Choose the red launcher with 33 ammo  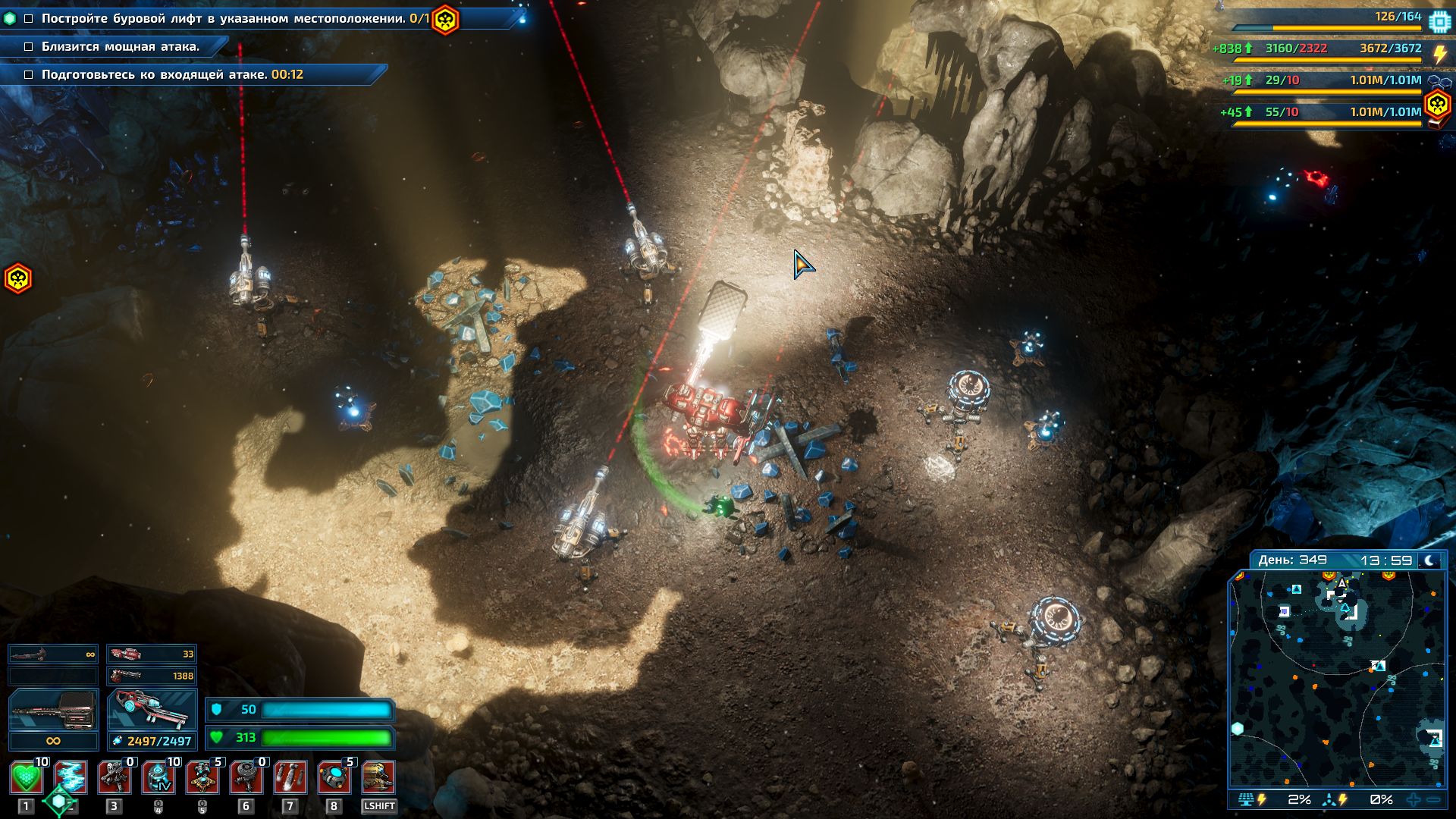152,654
